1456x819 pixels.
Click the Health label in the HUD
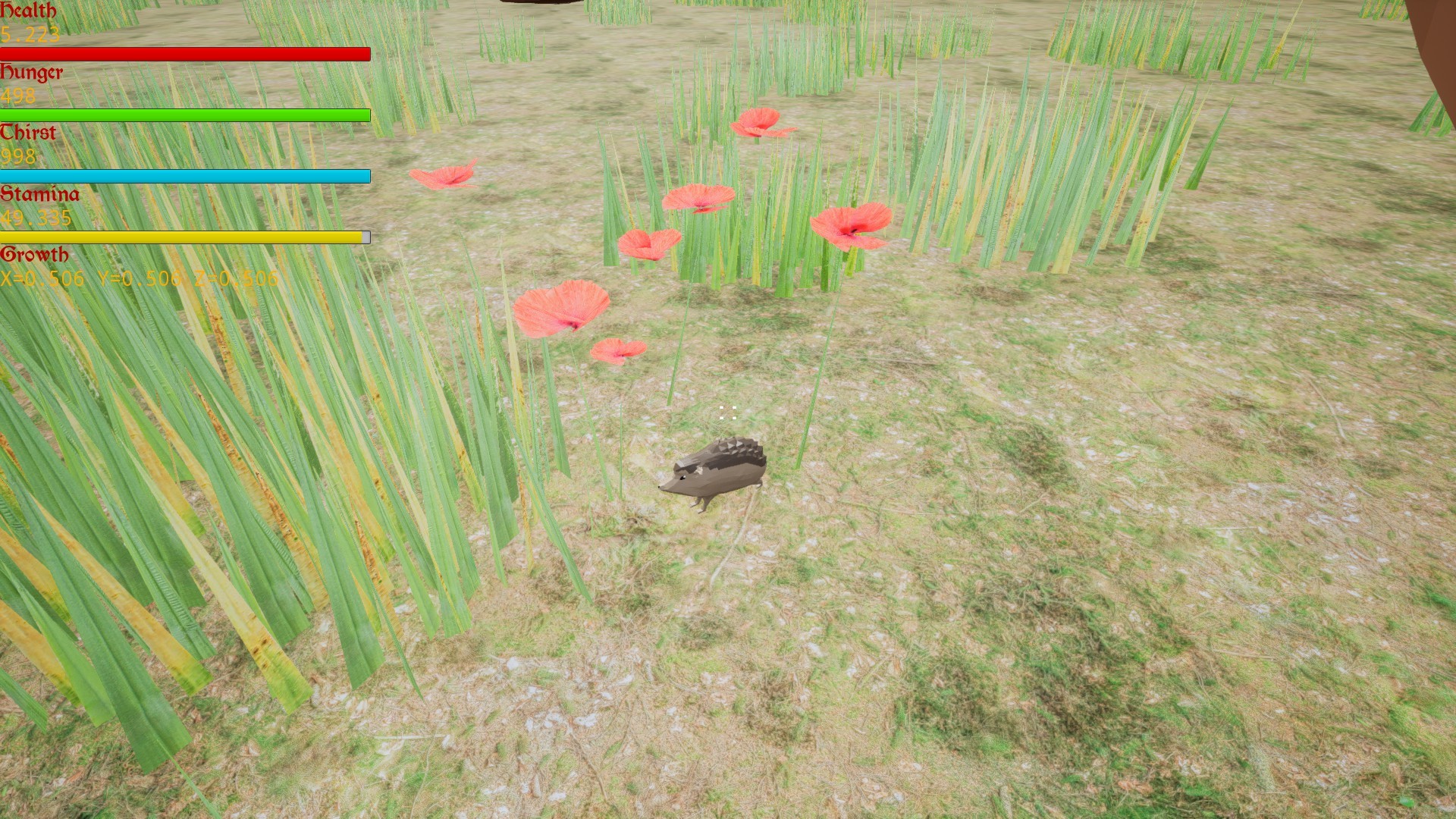[28, 11]
